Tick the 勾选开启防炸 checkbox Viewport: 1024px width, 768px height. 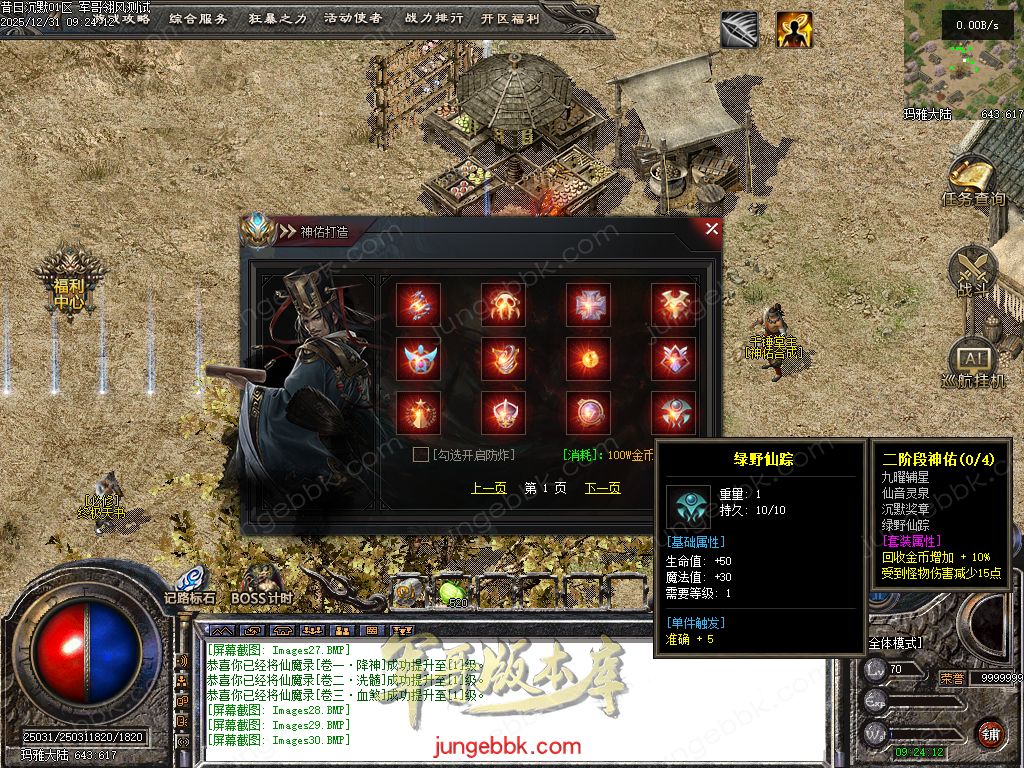pos(421,455)
